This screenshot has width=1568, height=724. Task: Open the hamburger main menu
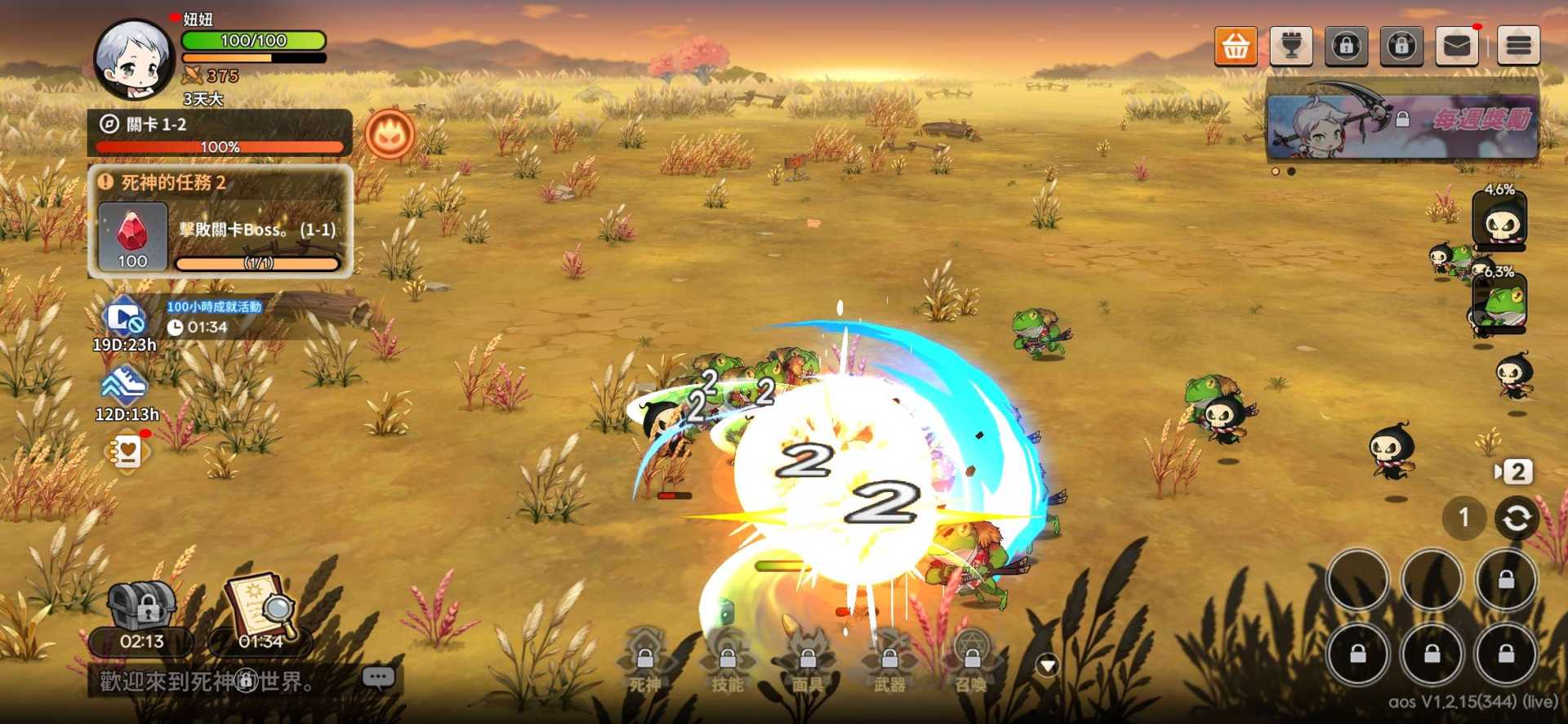[x=1518, y=46]
